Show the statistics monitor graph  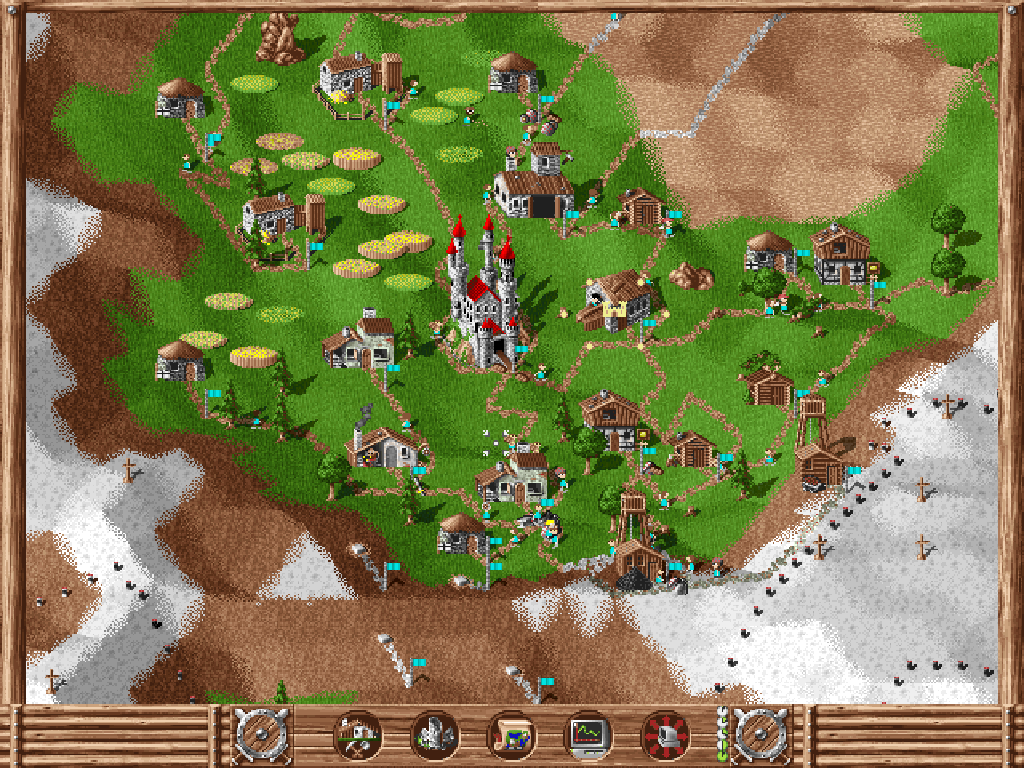(588, 736)
